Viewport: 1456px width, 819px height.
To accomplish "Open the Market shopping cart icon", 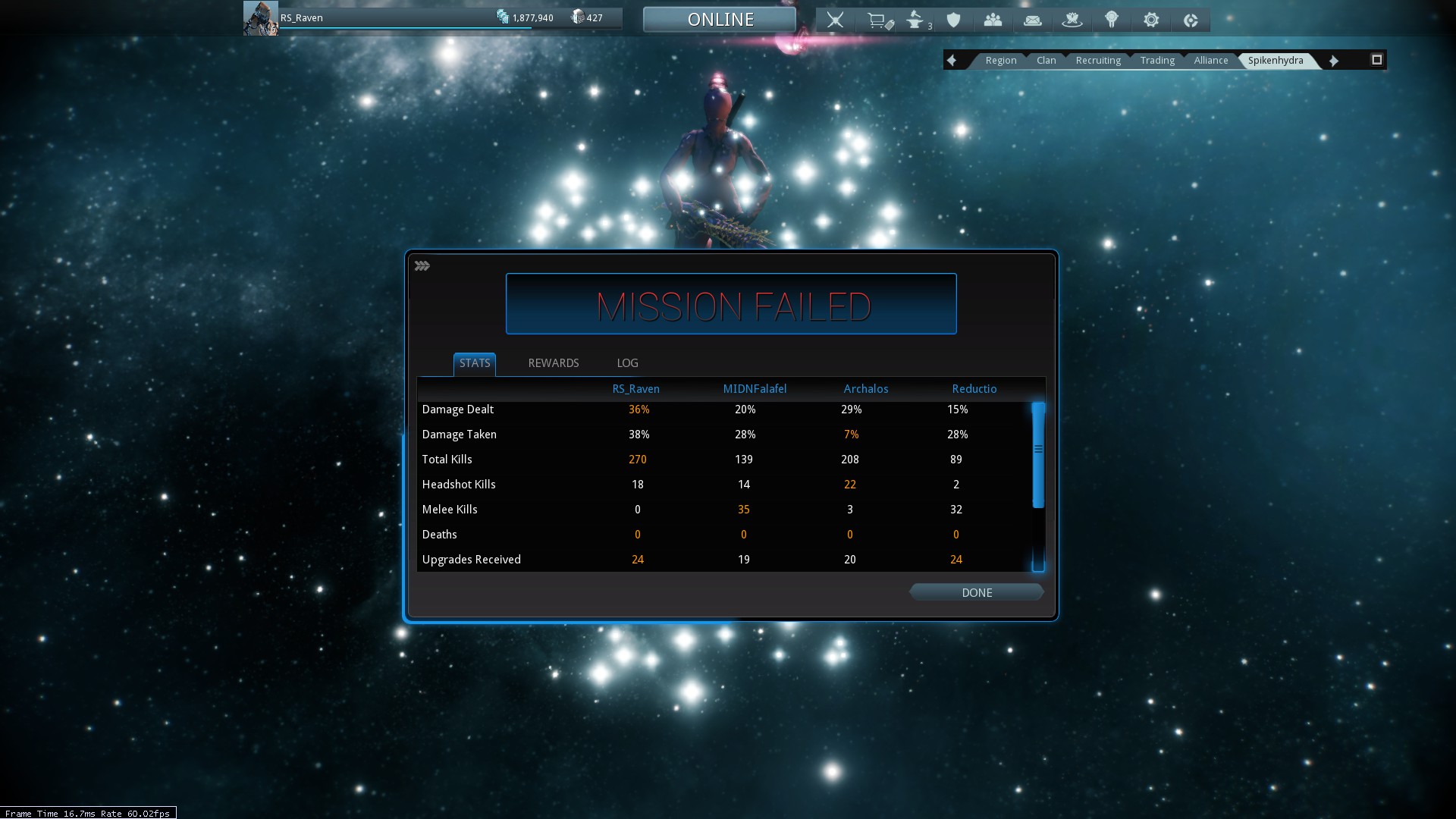I will [878, 20].
